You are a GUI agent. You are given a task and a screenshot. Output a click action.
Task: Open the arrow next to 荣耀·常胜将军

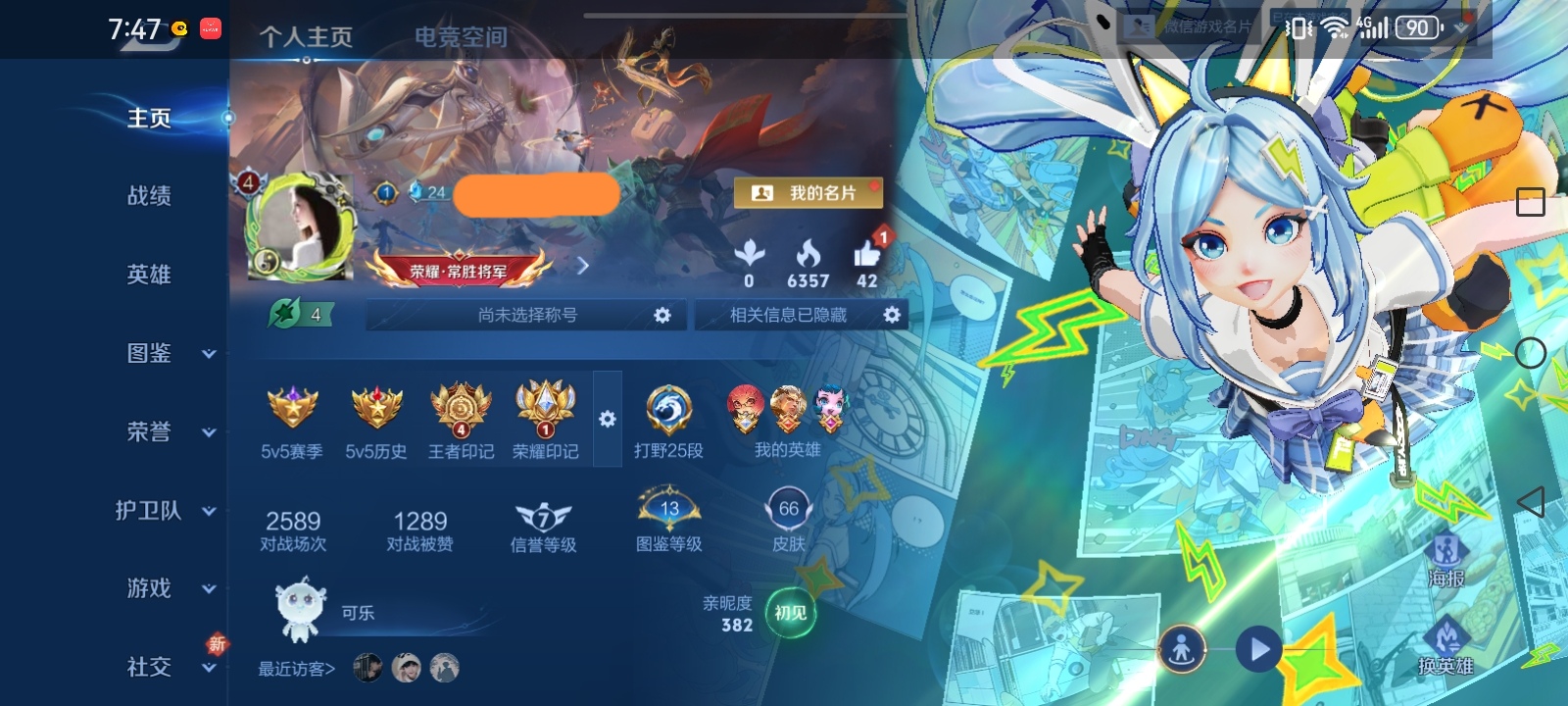pos(584,266)
